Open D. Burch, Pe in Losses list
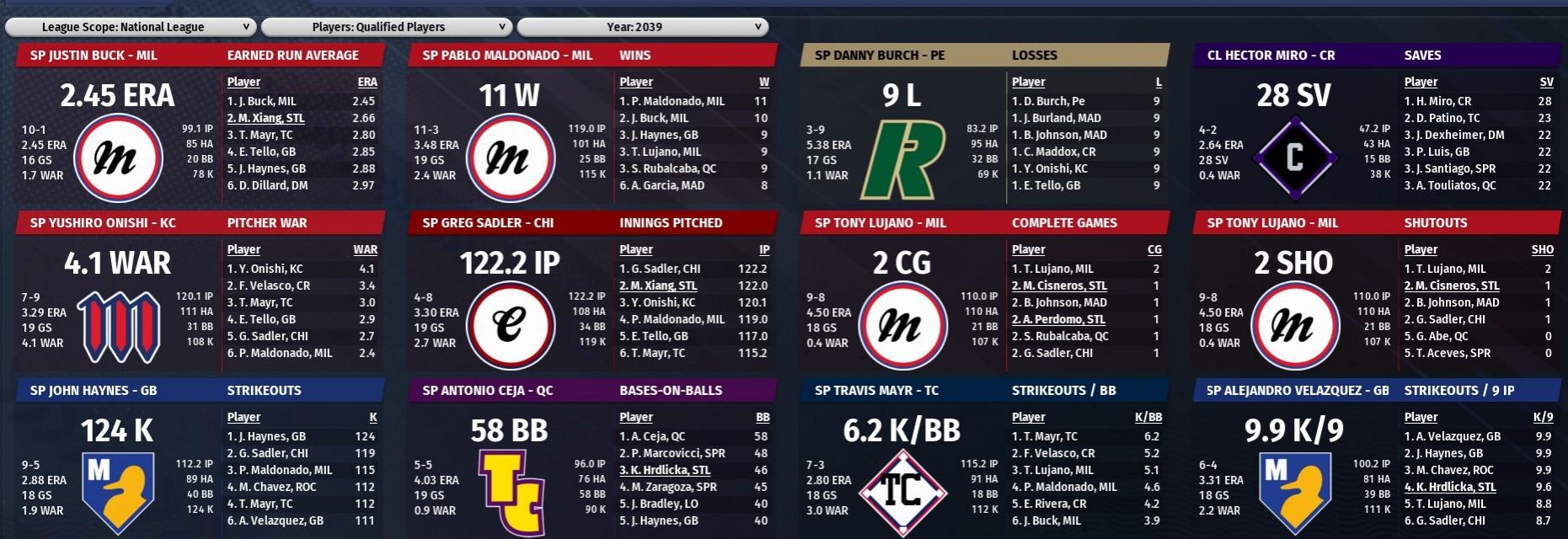1568x539 pixels. [x=1048, y=101]
